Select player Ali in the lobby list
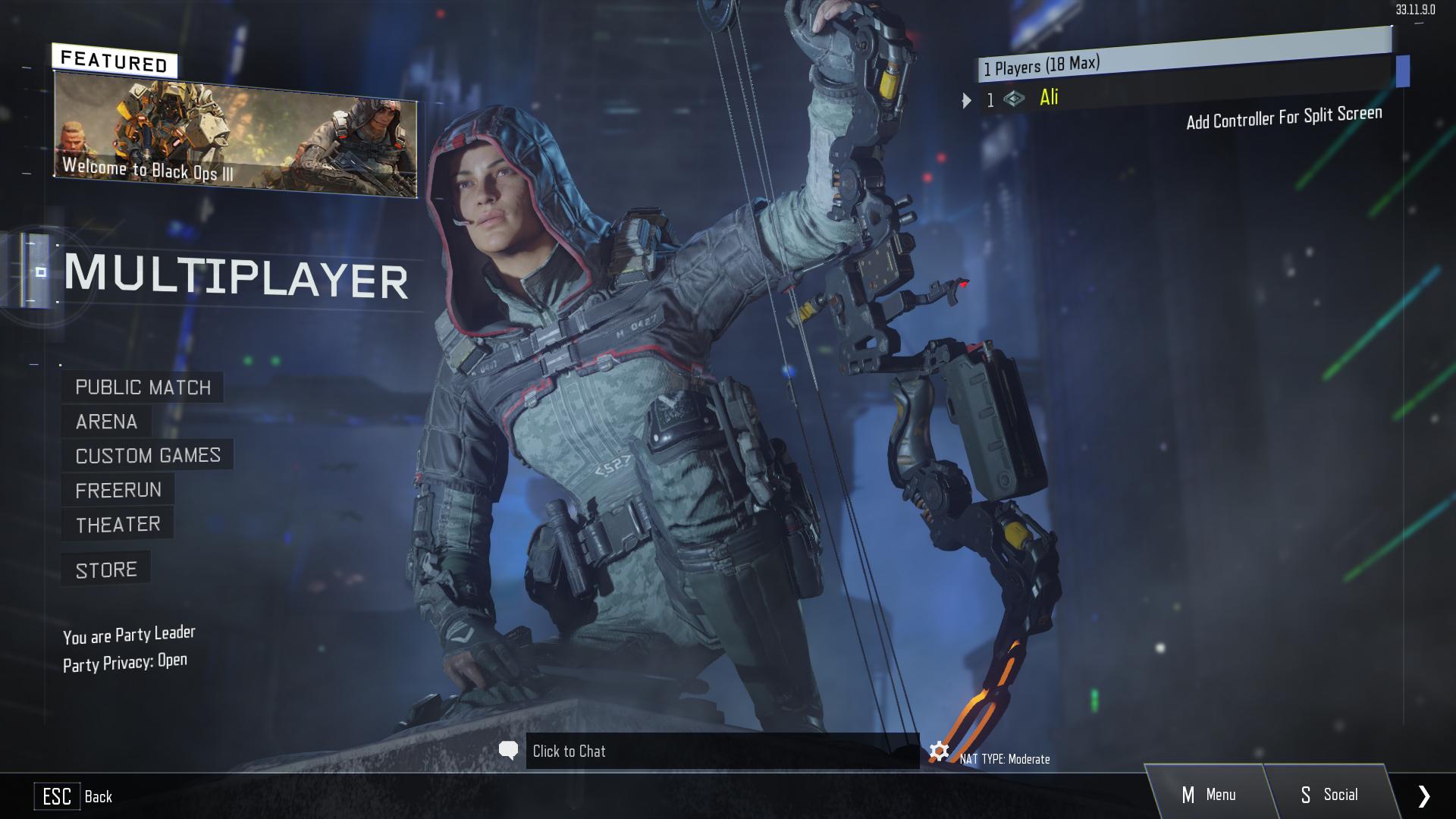This screenshot has width=1456, height=819. click(1049, 98)
